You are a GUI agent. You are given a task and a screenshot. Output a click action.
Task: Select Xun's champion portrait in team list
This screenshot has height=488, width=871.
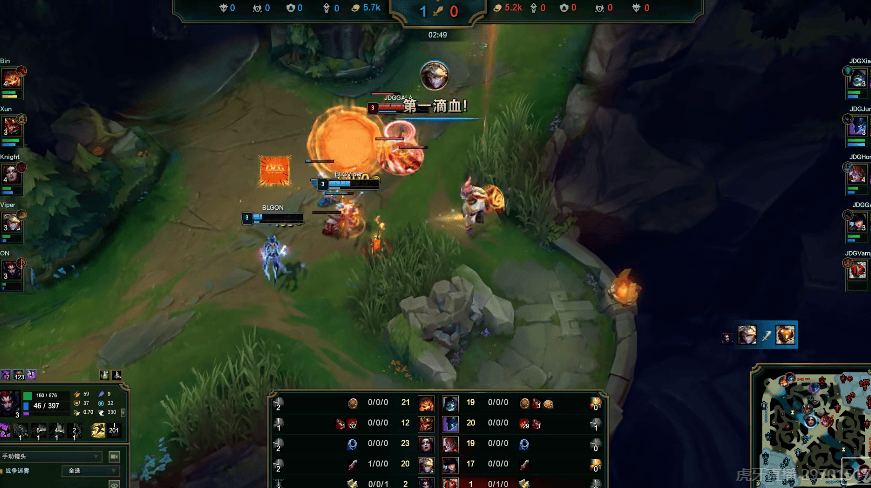(11, 127)
